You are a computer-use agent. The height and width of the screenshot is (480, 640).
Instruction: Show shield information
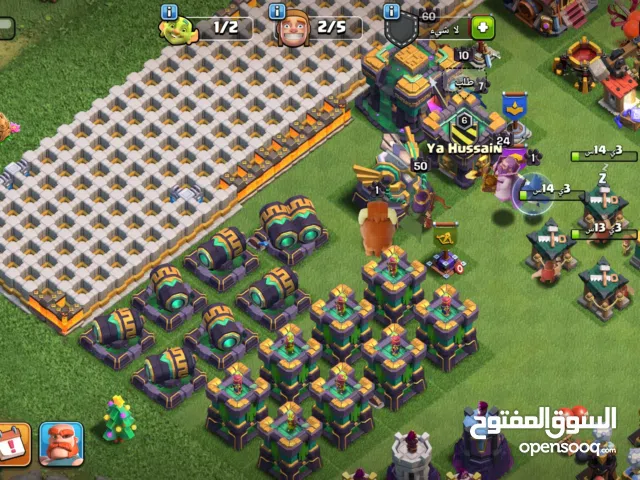point(393,11)
